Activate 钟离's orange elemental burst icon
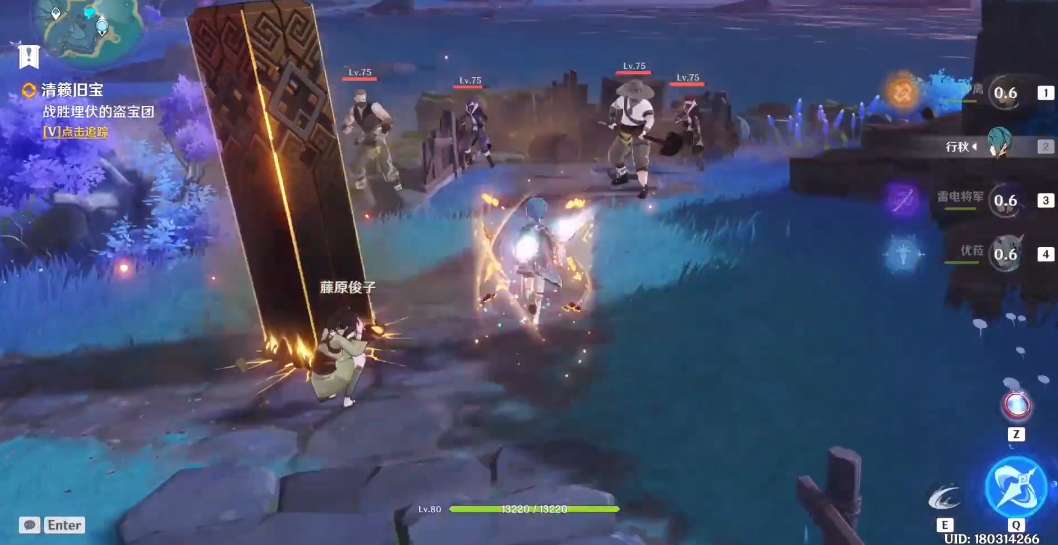 click(902, 93)
